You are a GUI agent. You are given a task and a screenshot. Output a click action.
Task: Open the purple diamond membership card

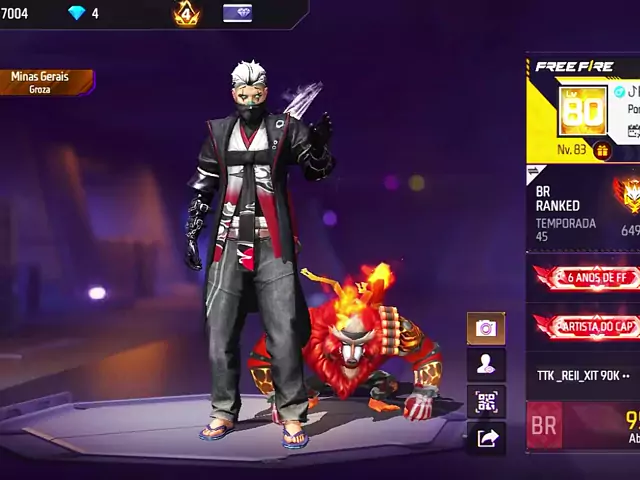click(237, 13)
